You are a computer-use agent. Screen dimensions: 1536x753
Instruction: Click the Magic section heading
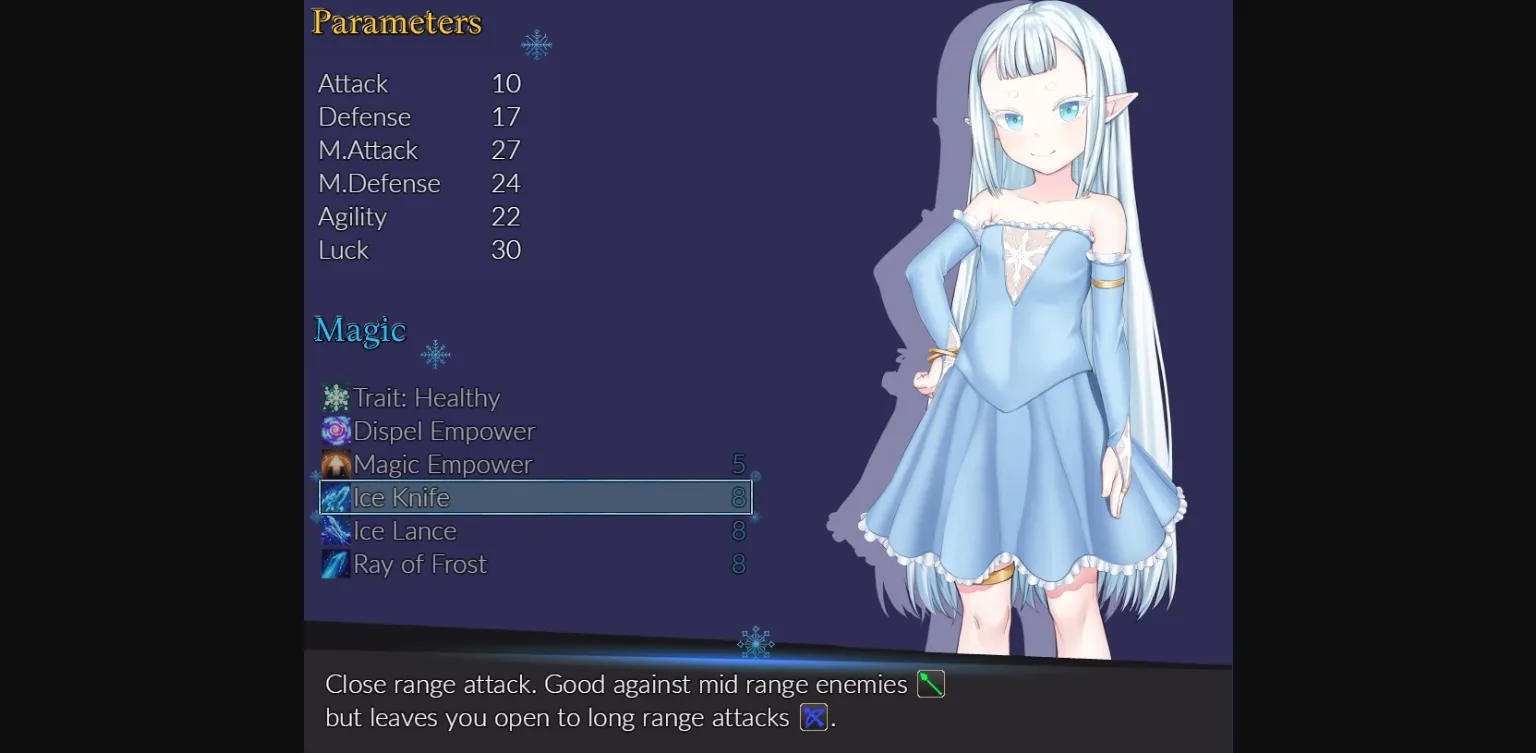click(x=360, y=329)
